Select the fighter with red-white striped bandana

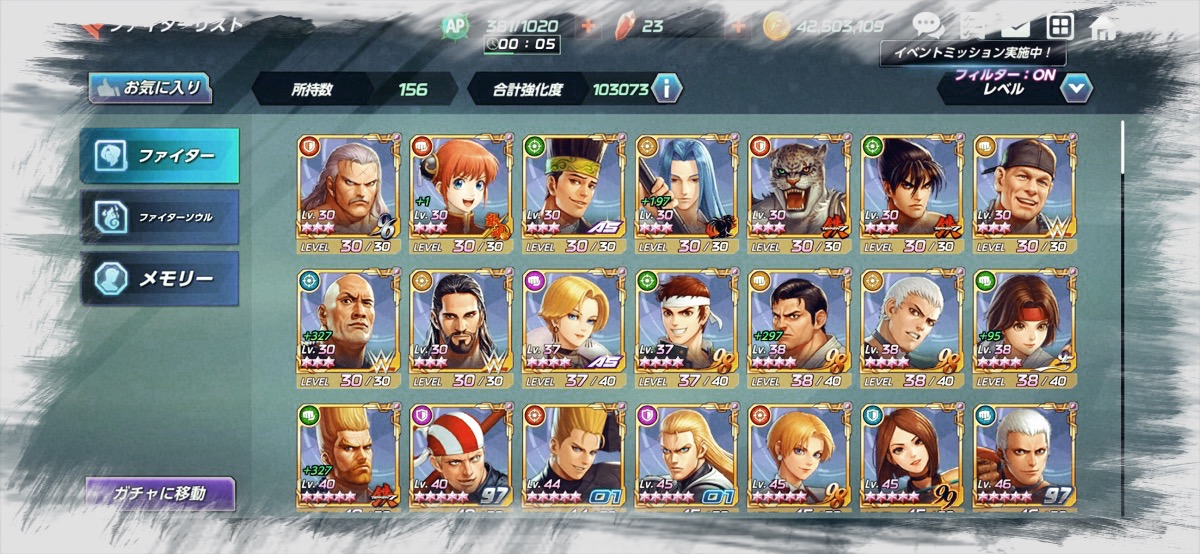tap(461, 458)
